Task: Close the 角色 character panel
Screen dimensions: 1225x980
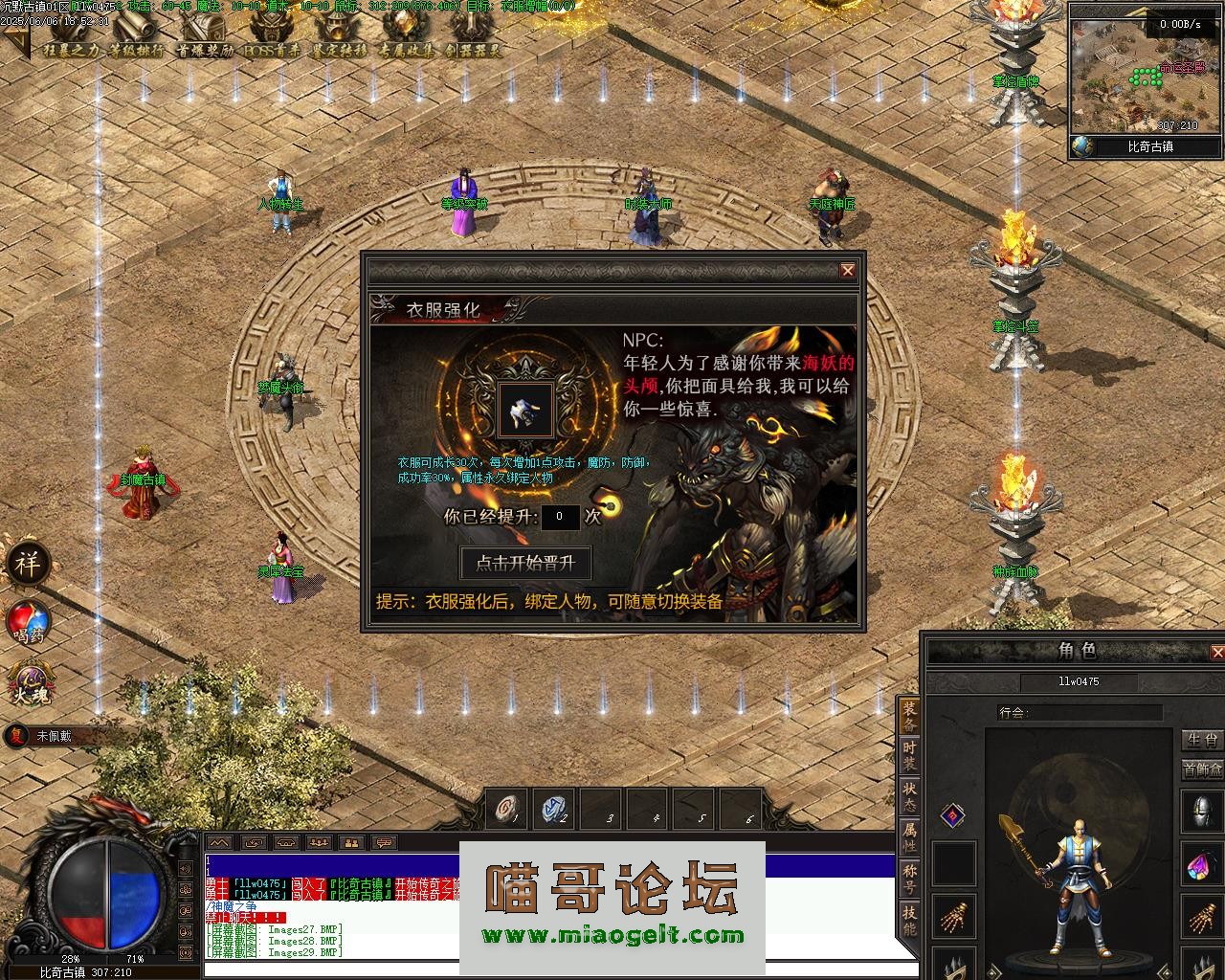Action: tap(1216, 652)
